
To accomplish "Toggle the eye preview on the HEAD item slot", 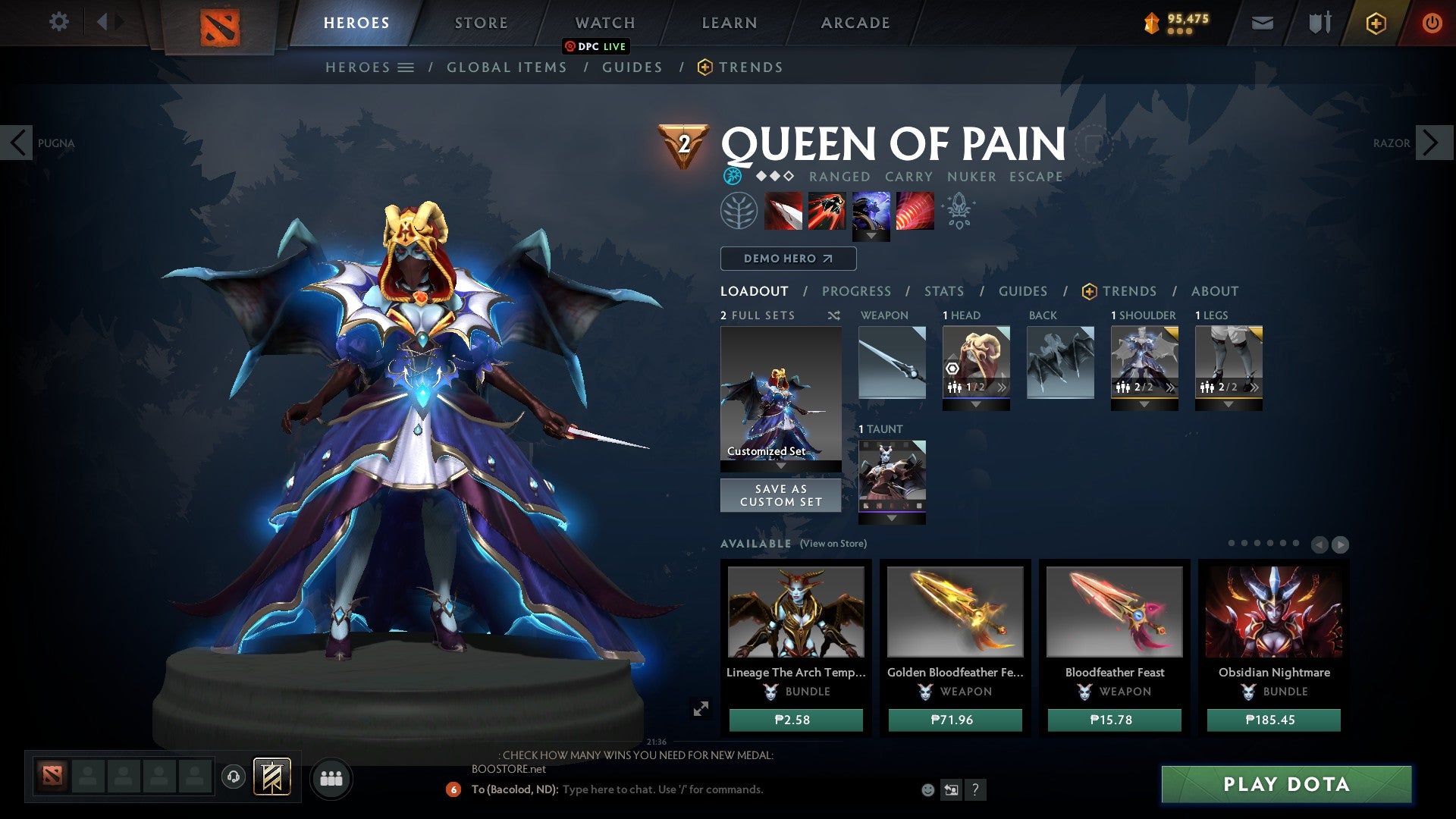I will (954, 369).
